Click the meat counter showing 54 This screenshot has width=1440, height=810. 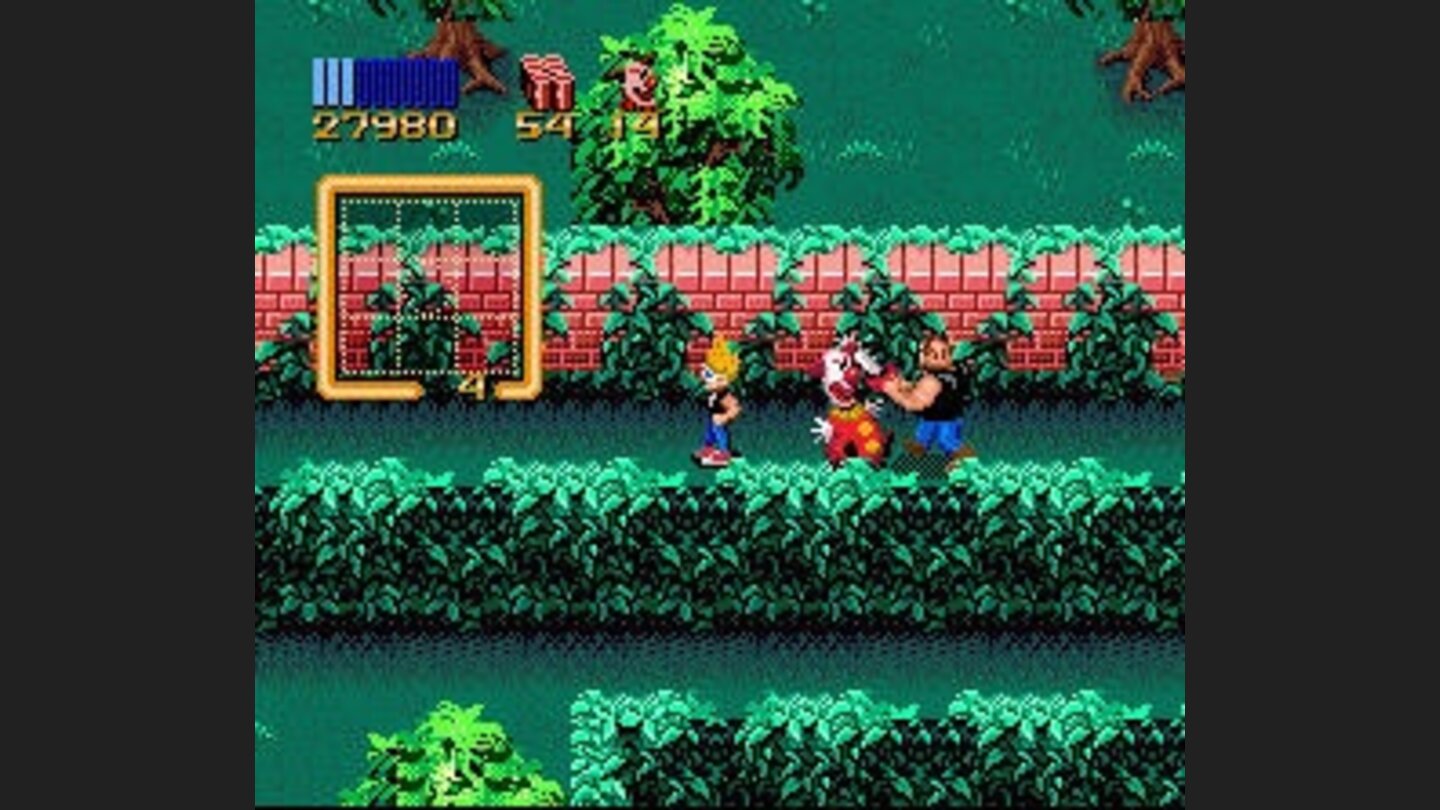tap(548, 125)
